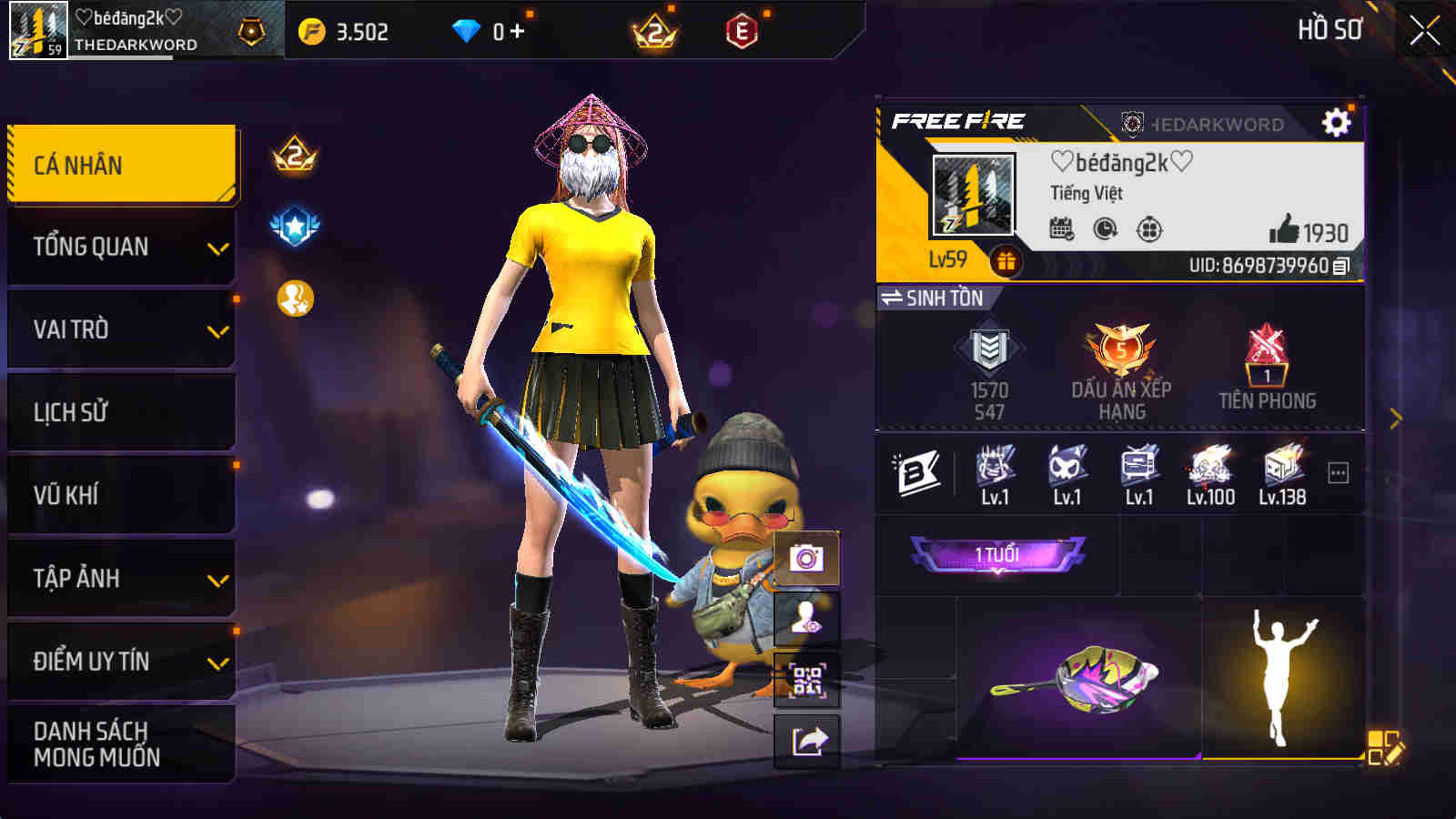
Task: Open the ĐIỂM UY TÍN dropdown
Action: (x=118, y=662)
